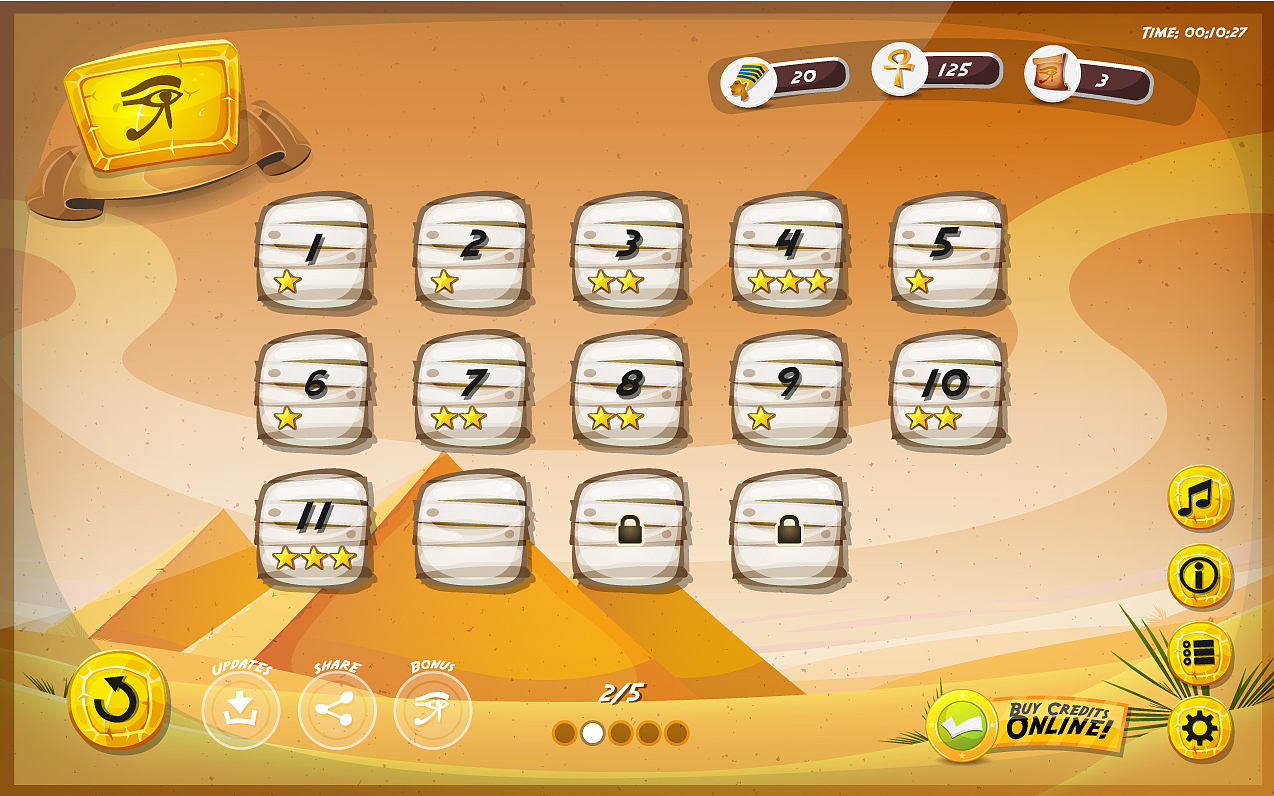The width and height of the screenshot is (1274, 796).
Task: Select level 7 tile
Action: (473, 389)
